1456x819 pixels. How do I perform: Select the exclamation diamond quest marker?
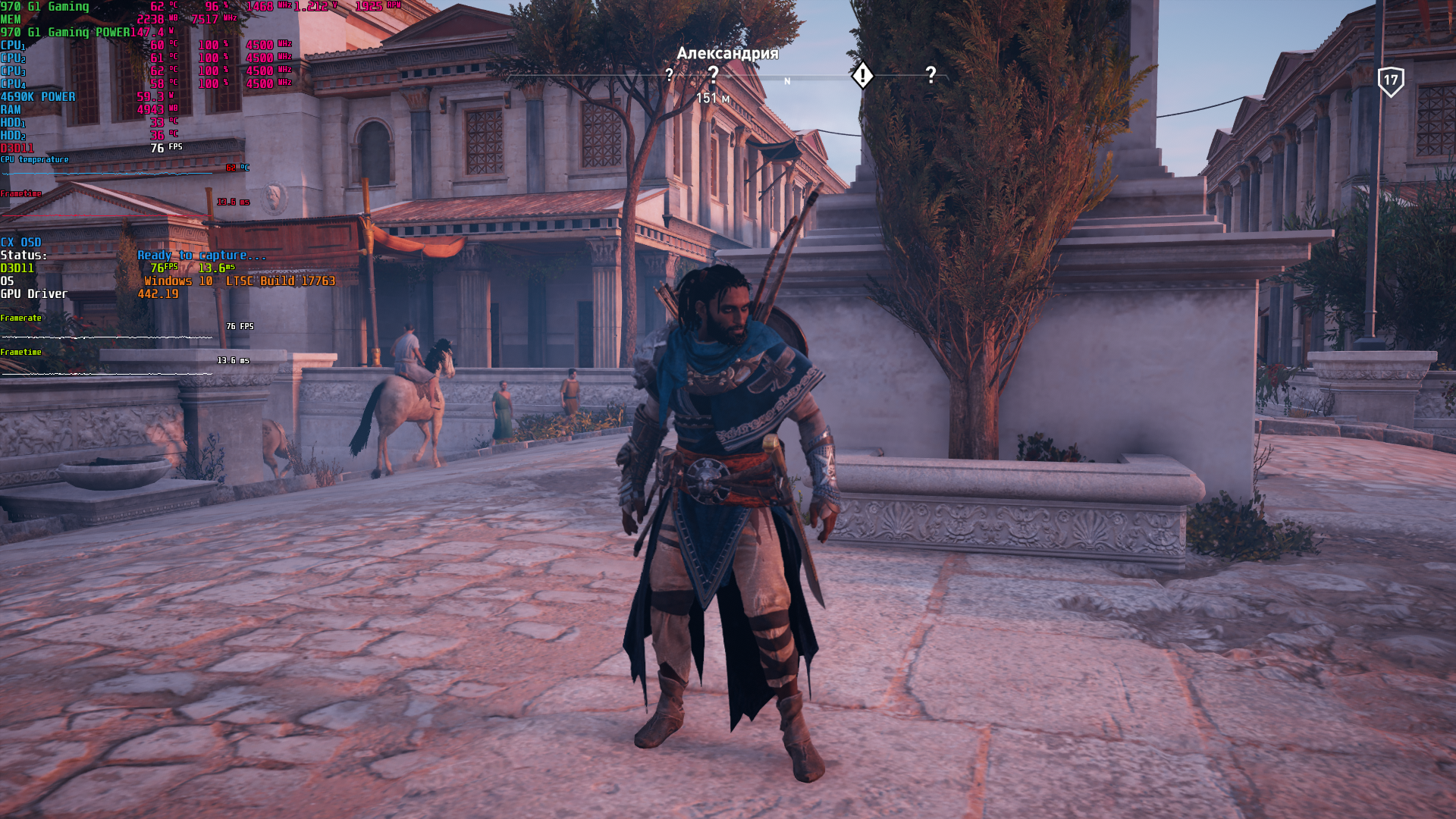(x=862, y=75)
